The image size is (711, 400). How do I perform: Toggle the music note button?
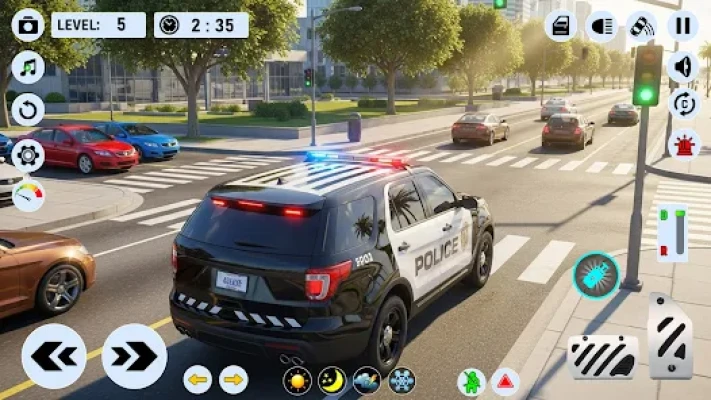point(27,67)
